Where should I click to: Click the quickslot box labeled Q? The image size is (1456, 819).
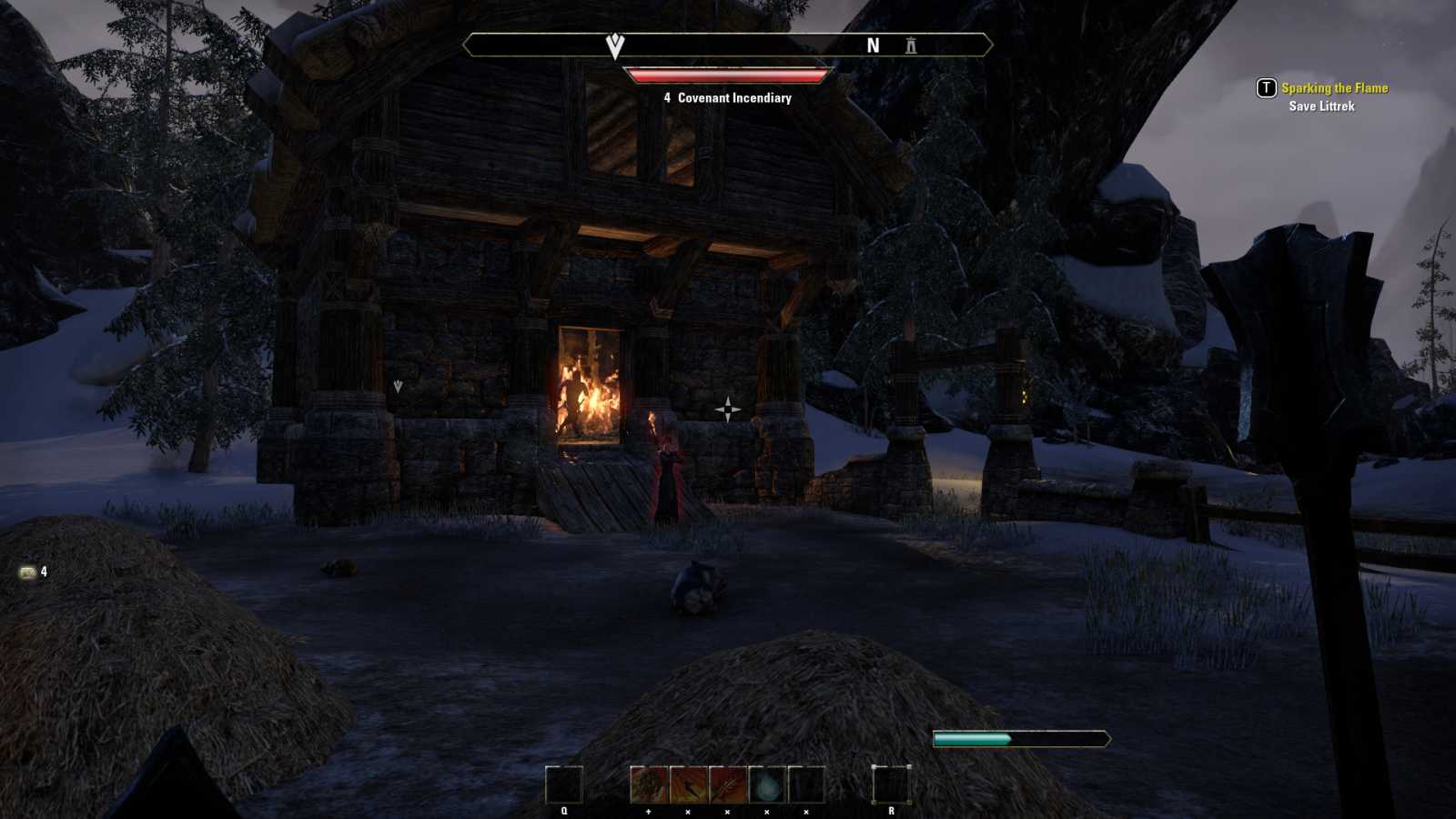pyautogui.click(x=564, y=784)
